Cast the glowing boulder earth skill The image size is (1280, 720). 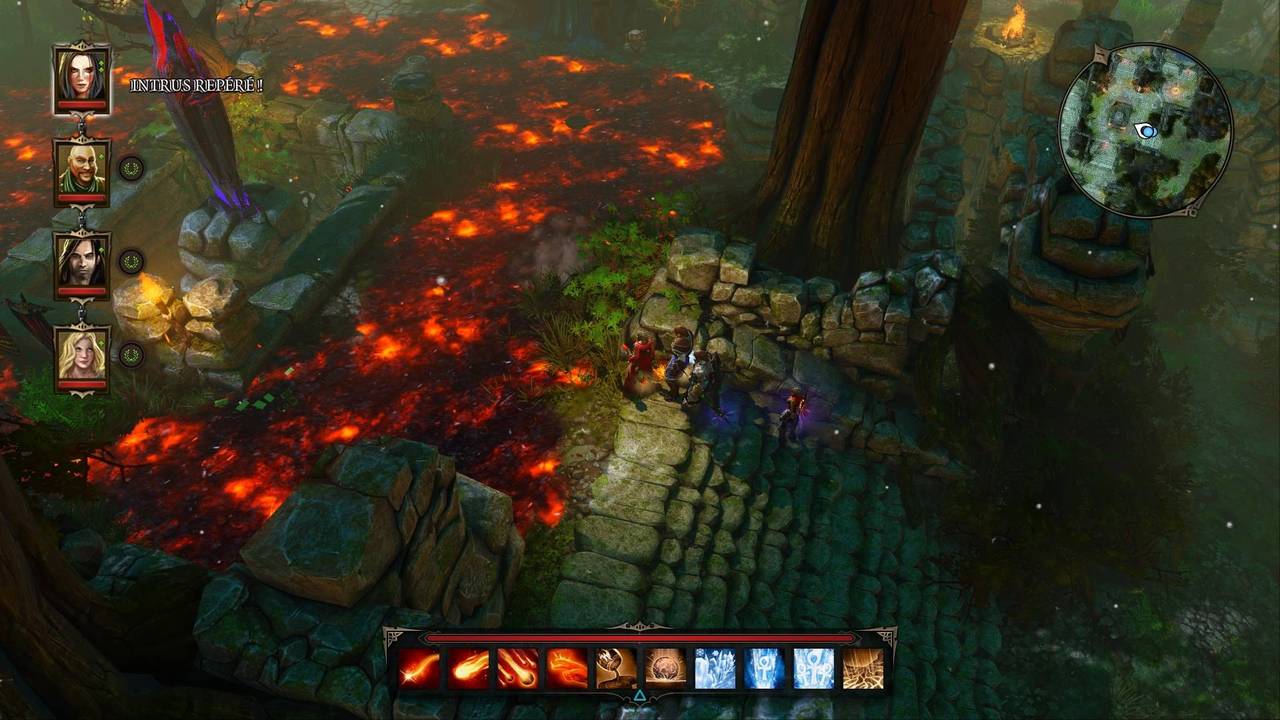point(665,668)
